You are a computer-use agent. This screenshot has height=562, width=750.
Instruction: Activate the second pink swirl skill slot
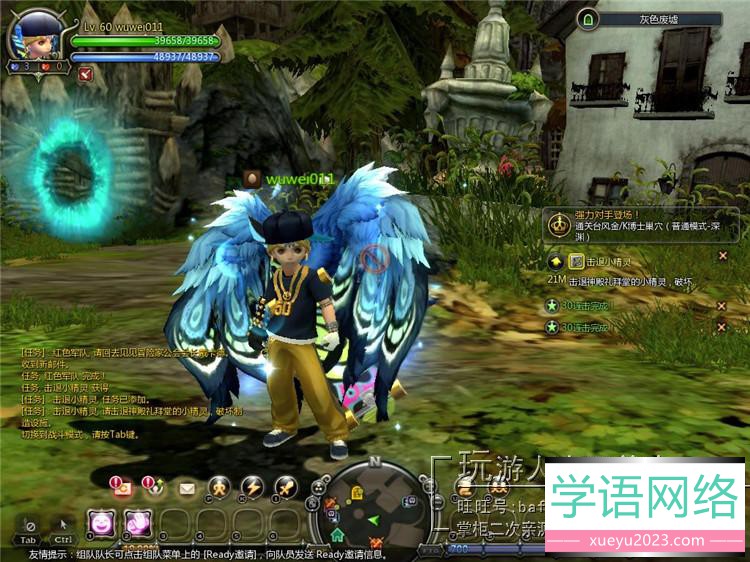[x=136, y=521]
